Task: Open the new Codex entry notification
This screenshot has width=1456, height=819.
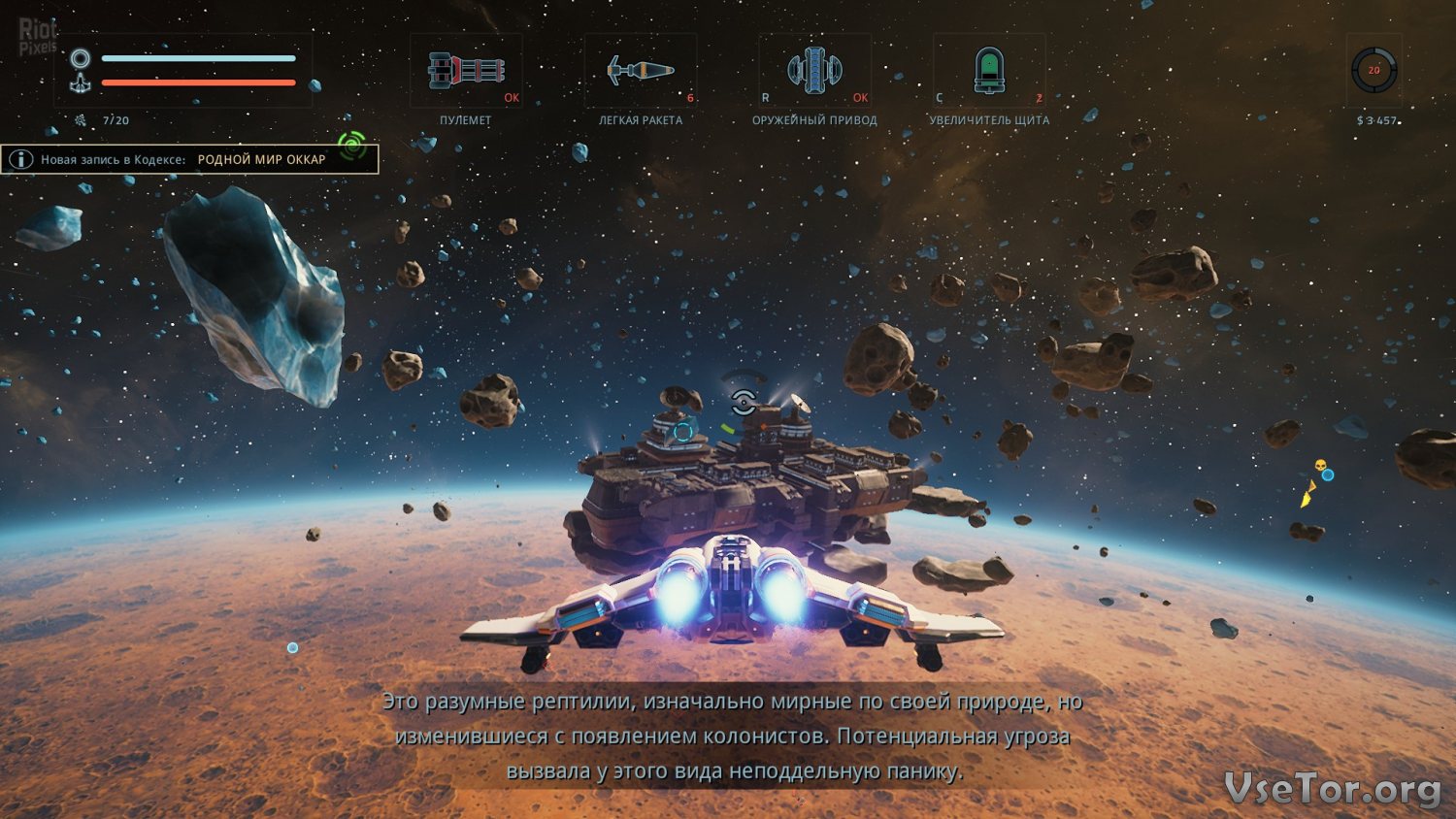Action: coord(189,159)
